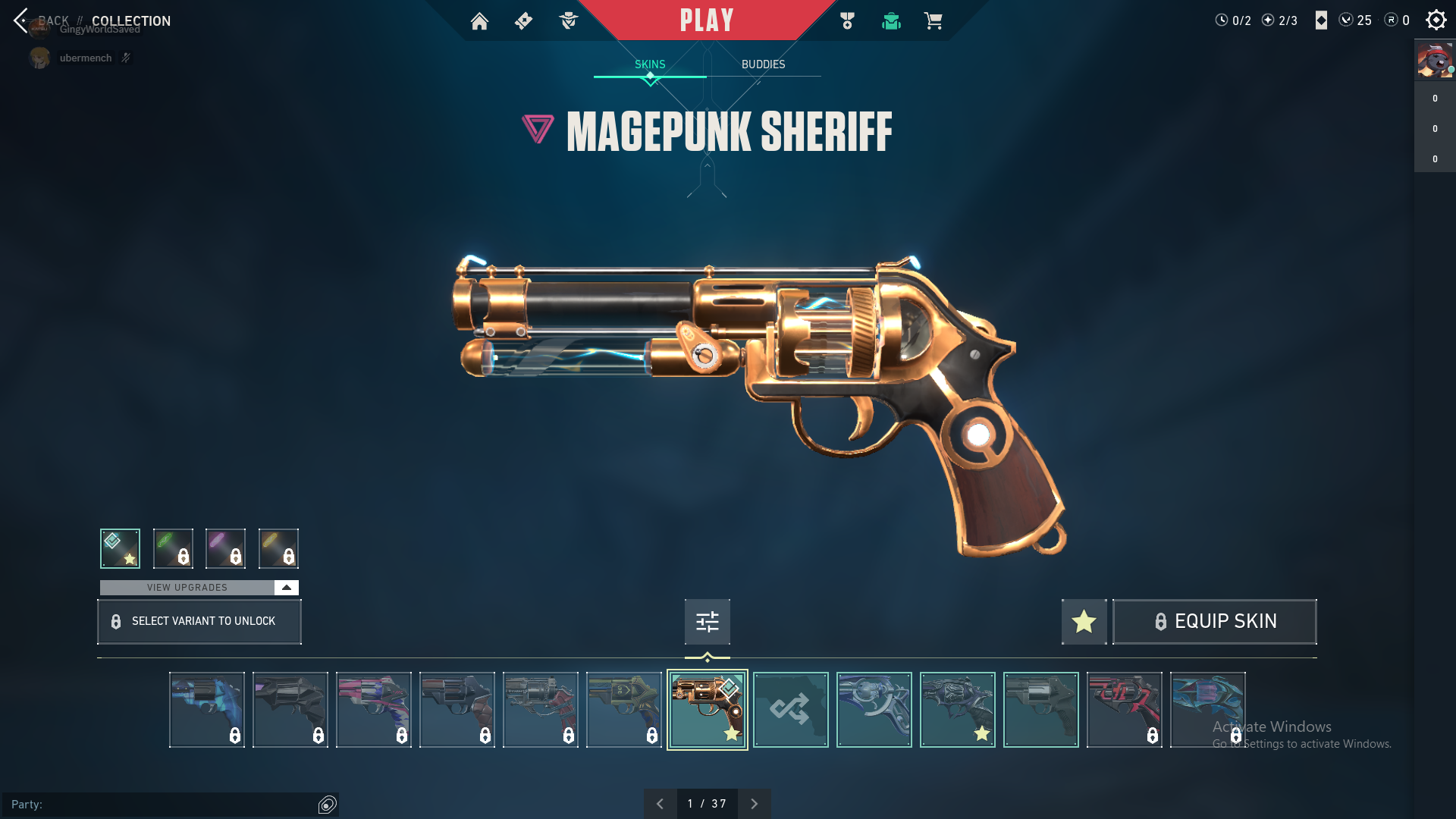Go to the next skin page
This screenshot has height=819, width=1456.
tap(754, 804)
